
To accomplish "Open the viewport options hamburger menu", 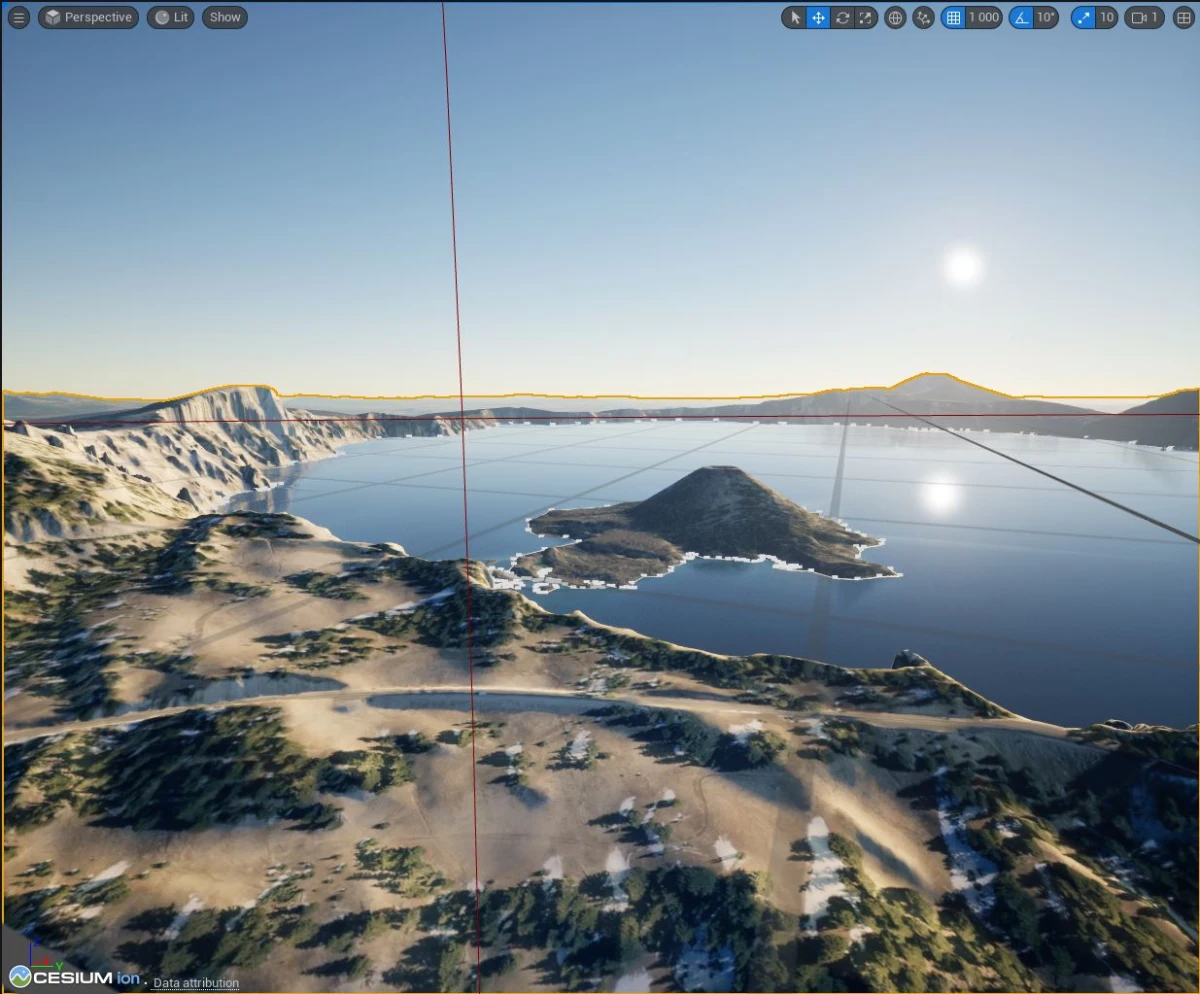I will click(19, 17).
